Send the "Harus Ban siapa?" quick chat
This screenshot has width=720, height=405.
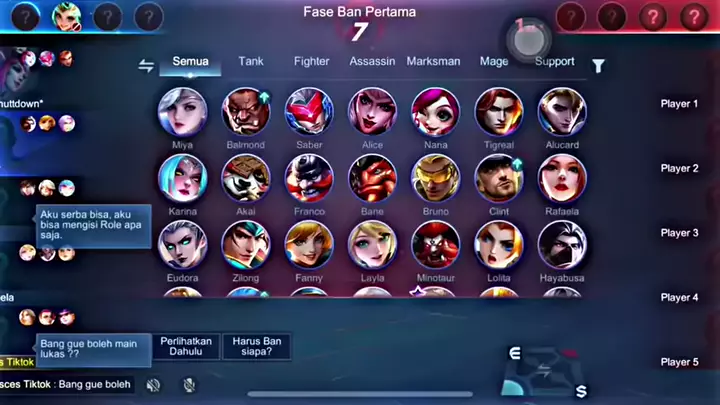(x=257, y=347)
